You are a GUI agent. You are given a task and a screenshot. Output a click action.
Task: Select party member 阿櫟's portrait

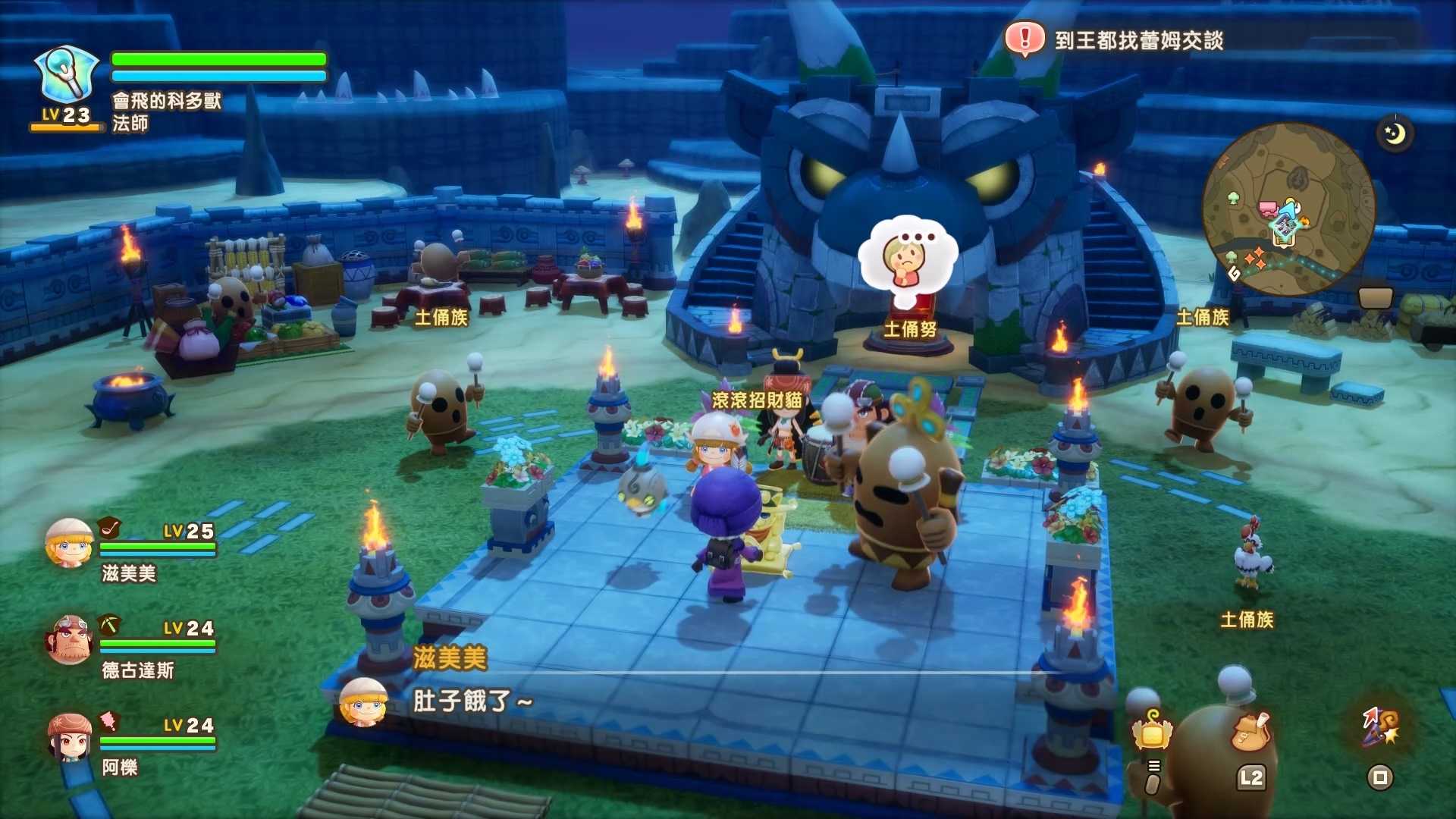point(69,737)
